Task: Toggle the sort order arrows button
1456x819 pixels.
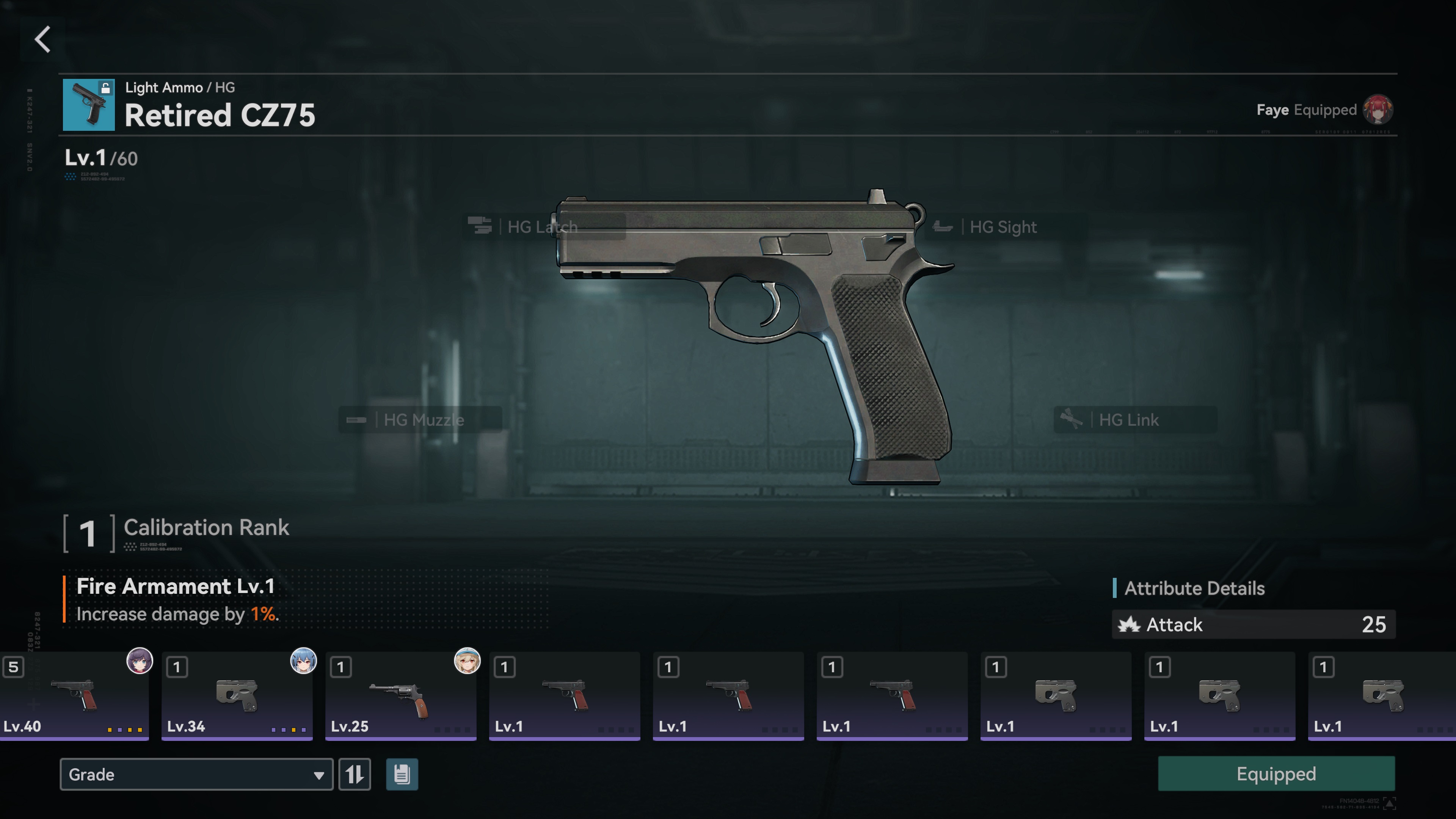Action: (x=355, y=774)
